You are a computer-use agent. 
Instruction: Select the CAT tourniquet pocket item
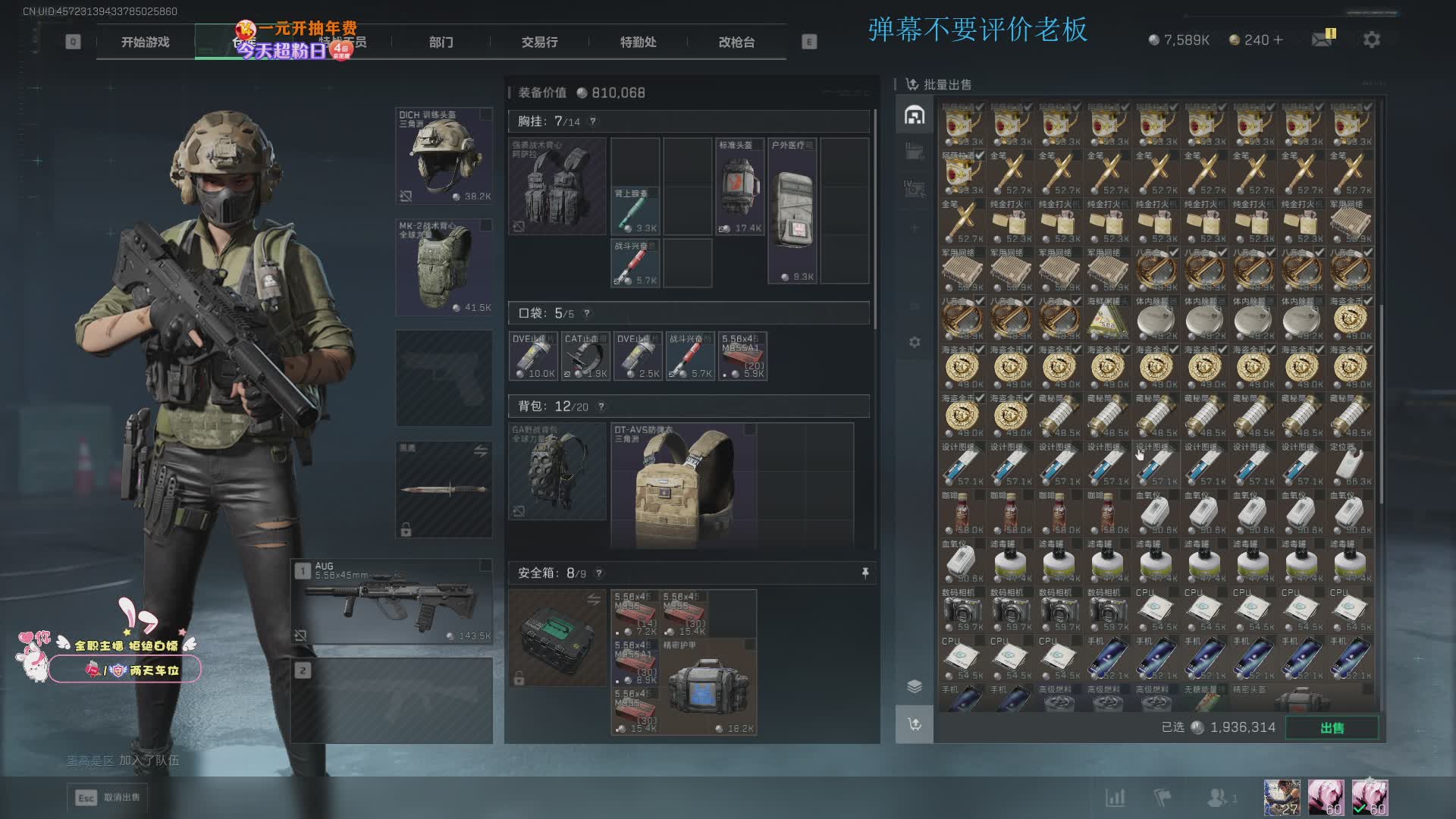(585, 356)
